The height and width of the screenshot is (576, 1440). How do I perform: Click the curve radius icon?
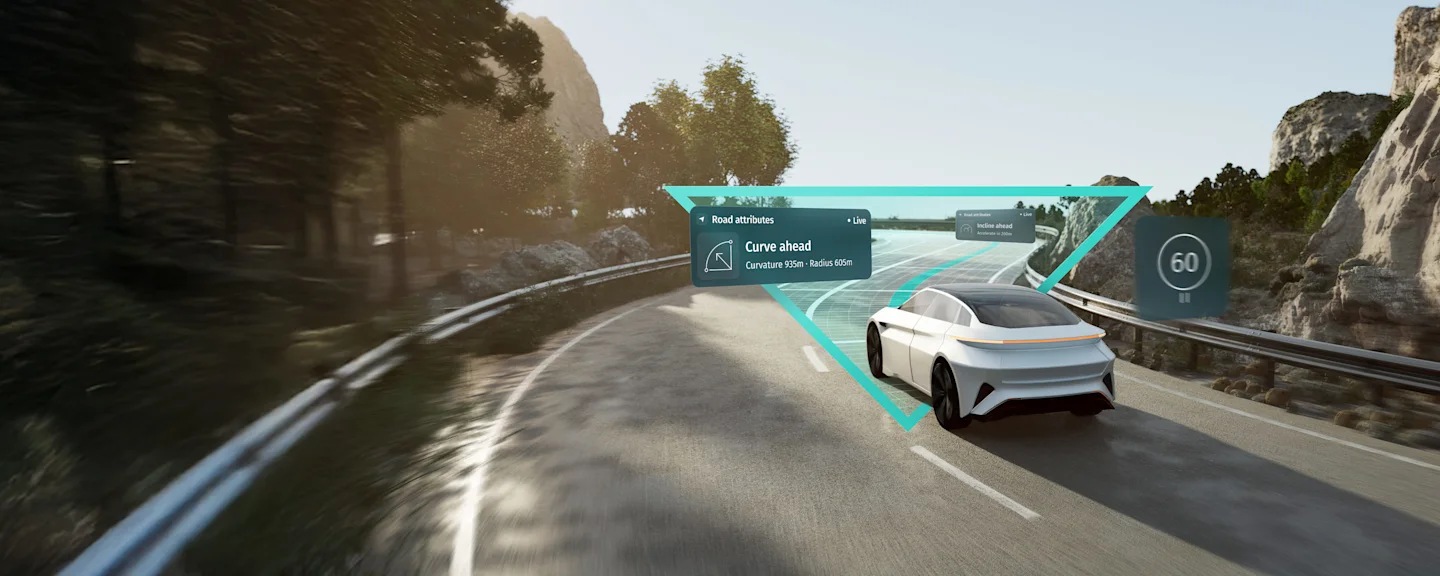coord(718,256)
